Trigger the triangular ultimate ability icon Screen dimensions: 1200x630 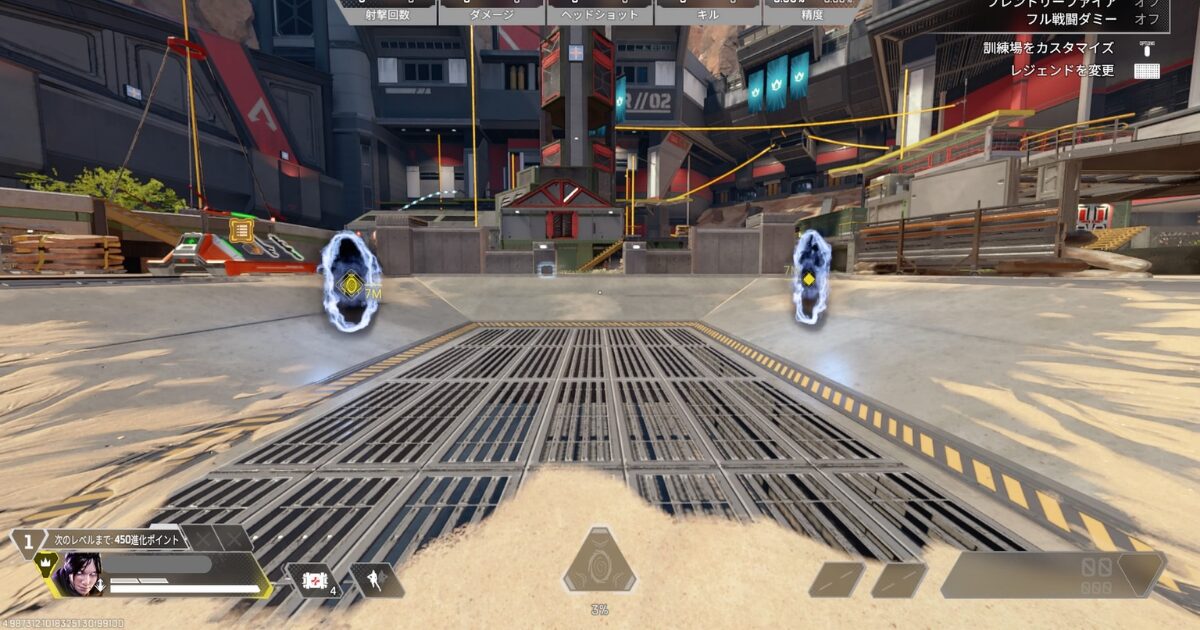tap(599, 562)
